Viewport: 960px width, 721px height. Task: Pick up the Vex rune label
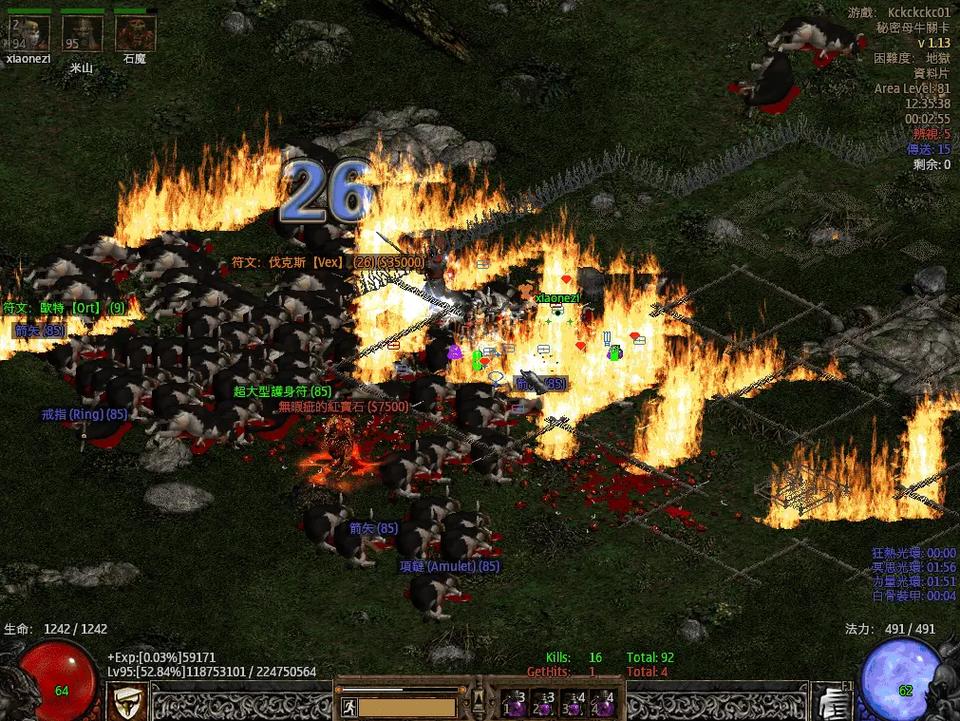click(x=328, y=262)
